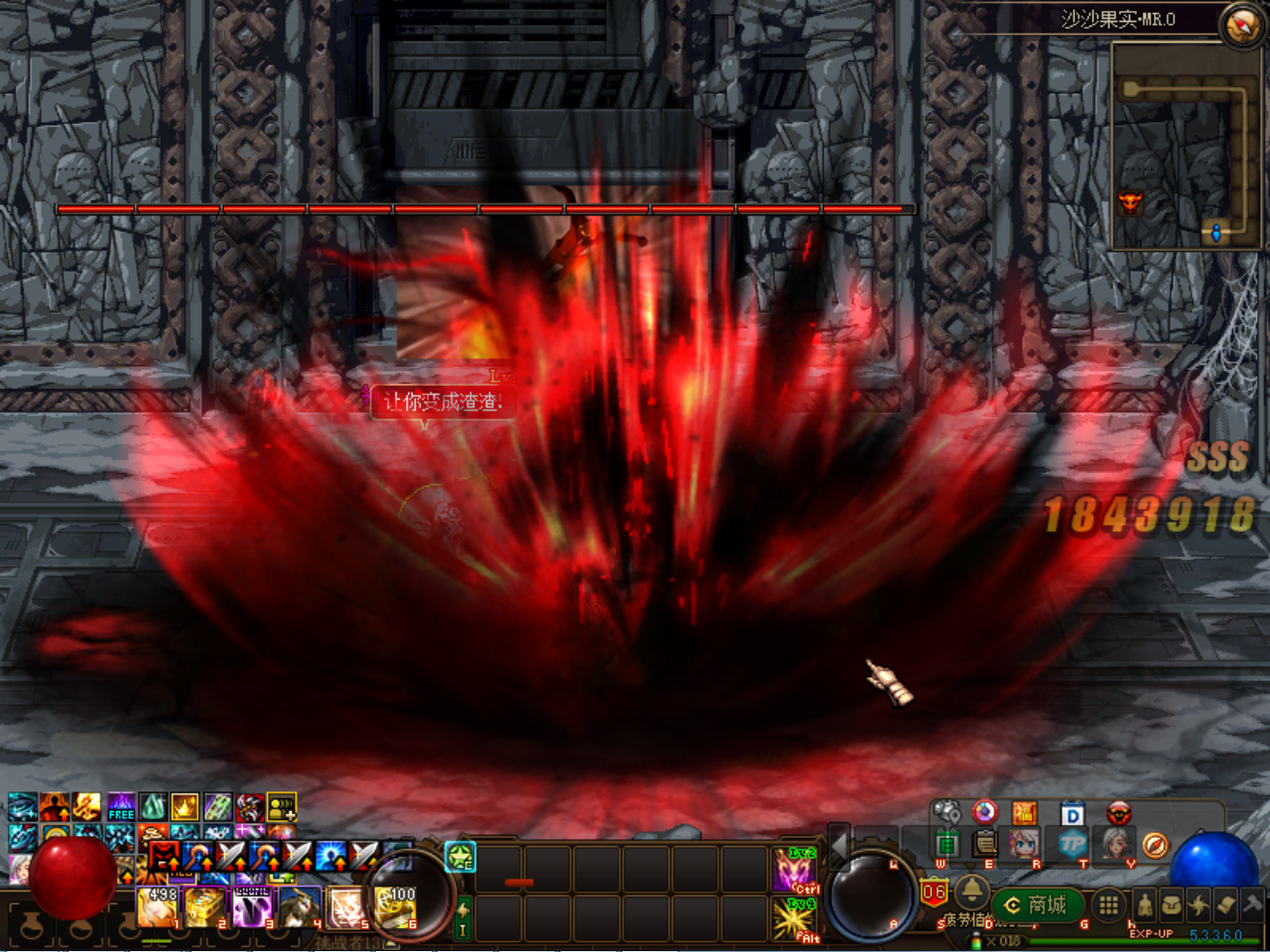1270x952 pixels.
Task: Open the 商城 mall store
Action: [x=1037, y=904]
